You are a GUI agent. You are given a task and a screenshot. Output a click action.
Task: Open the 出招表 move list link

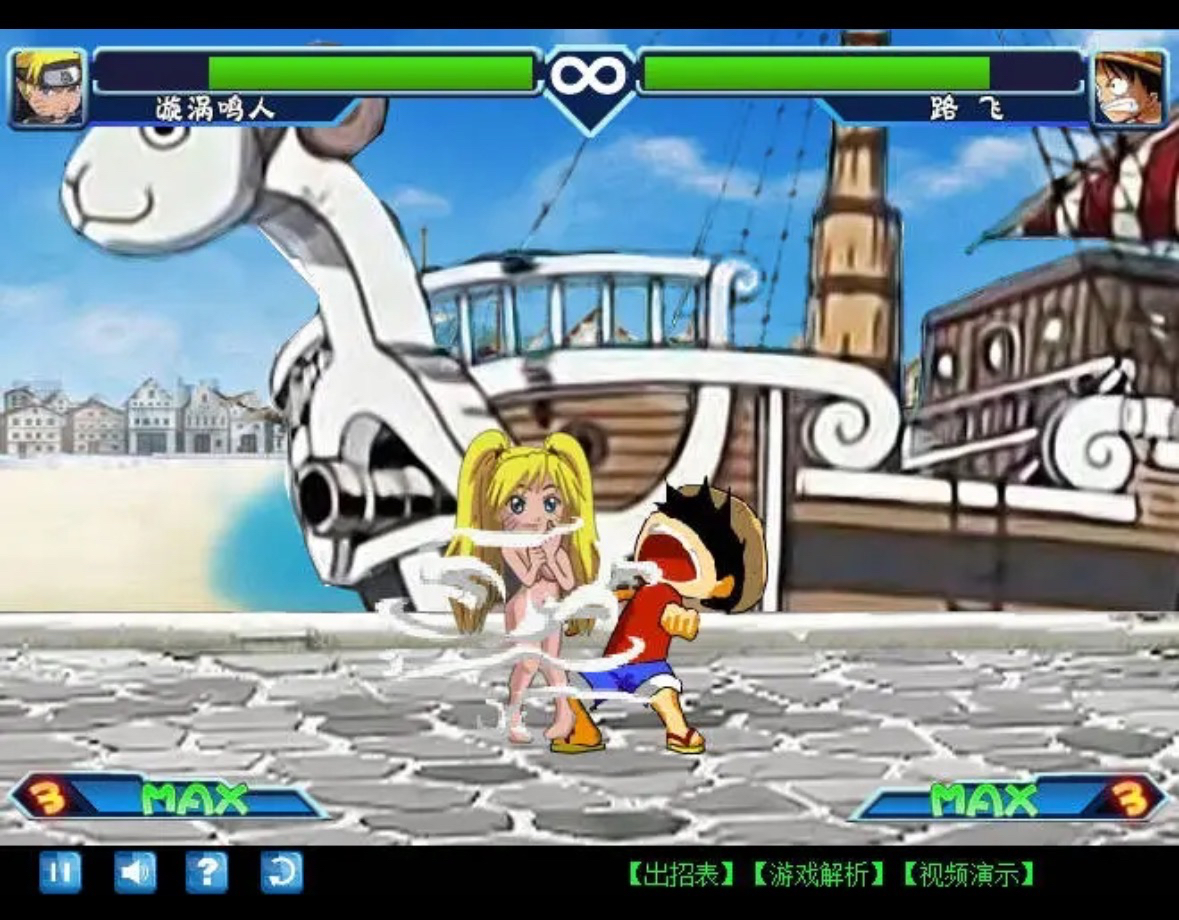point(681,875)
